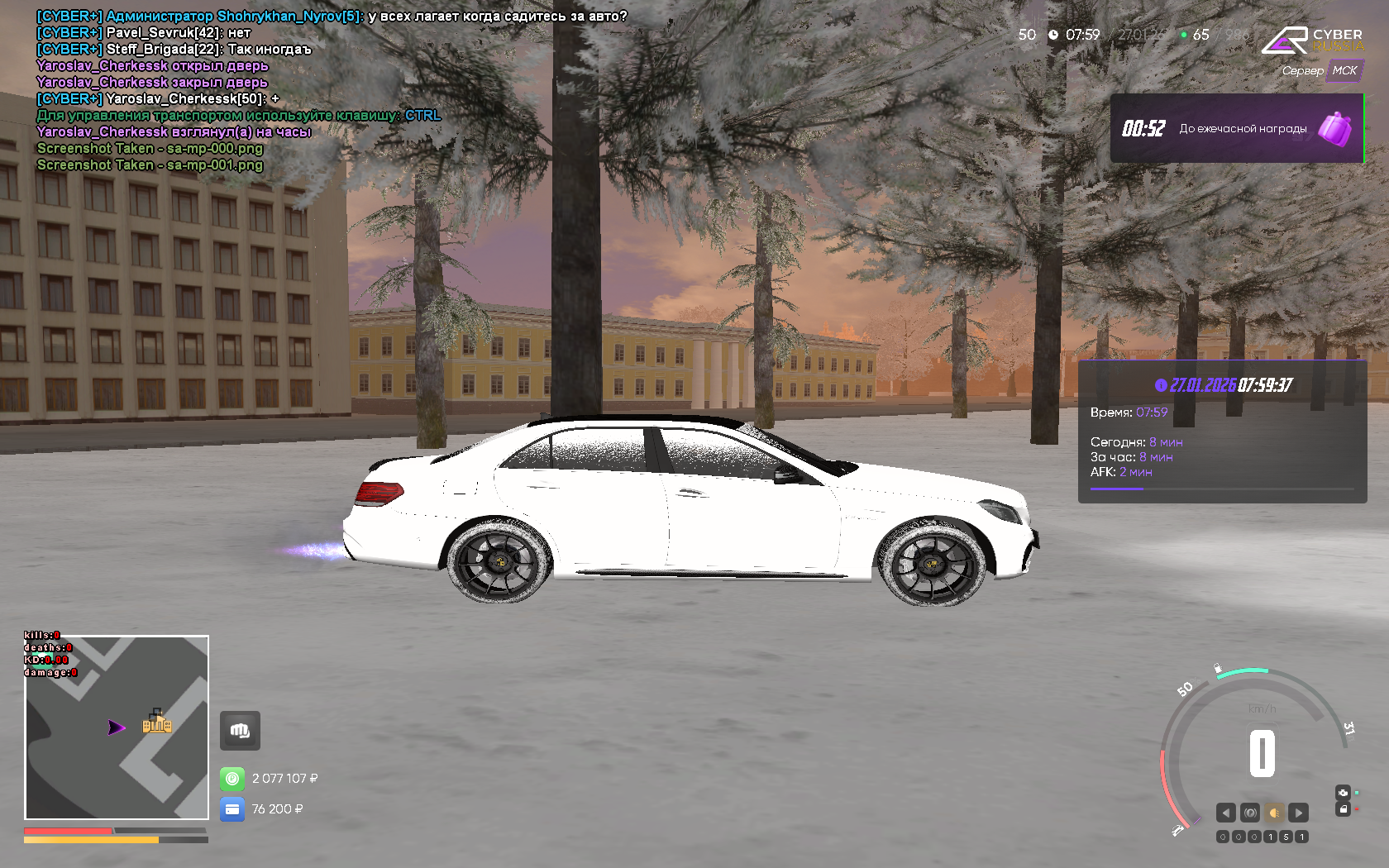The width and height of the screenshot is (1389, 868).
Task: Toggle the car door lock icon
Action: click(x=1343, y=809)
